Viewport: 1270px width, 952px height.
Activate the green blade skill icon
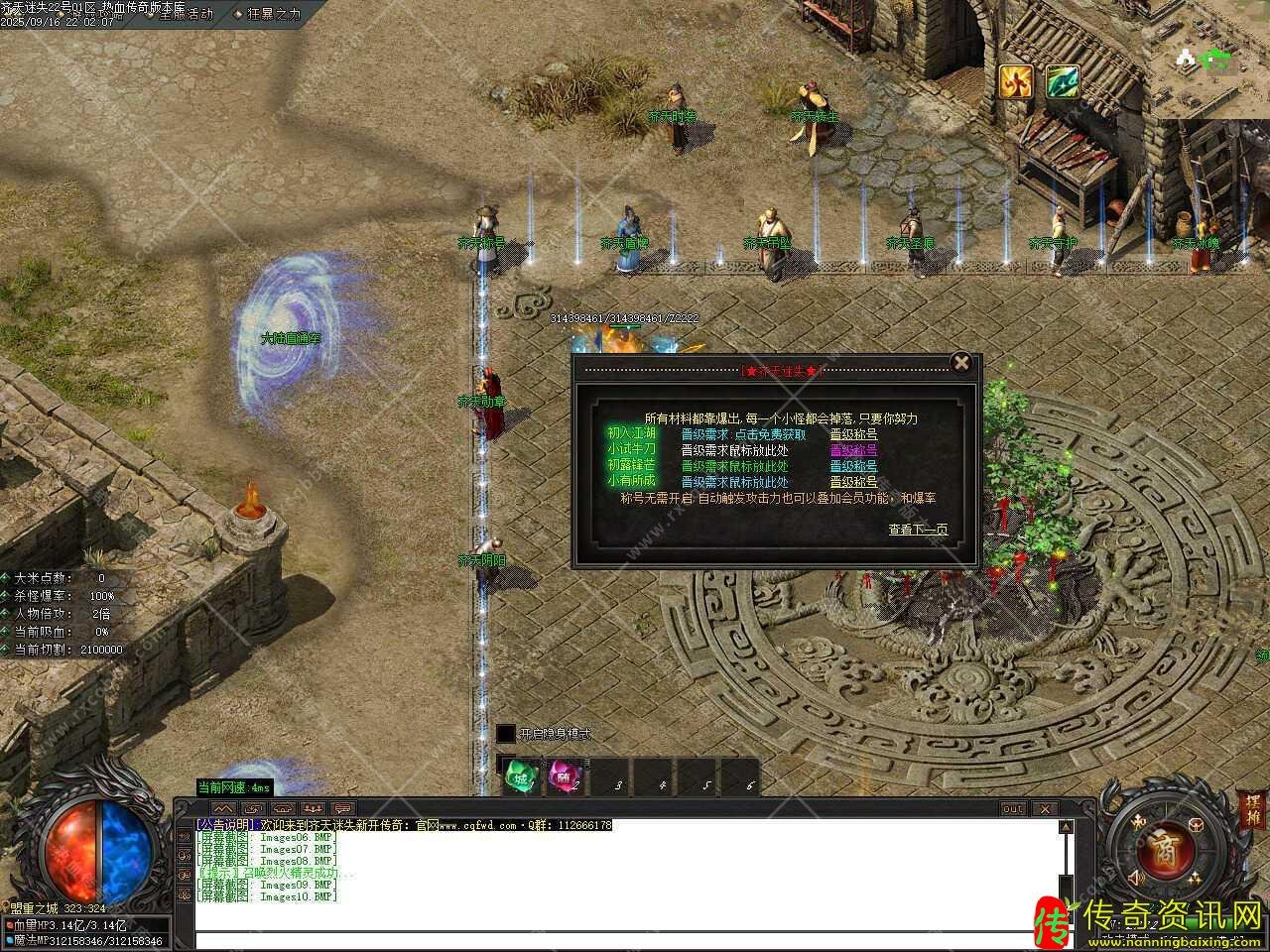1063,81
